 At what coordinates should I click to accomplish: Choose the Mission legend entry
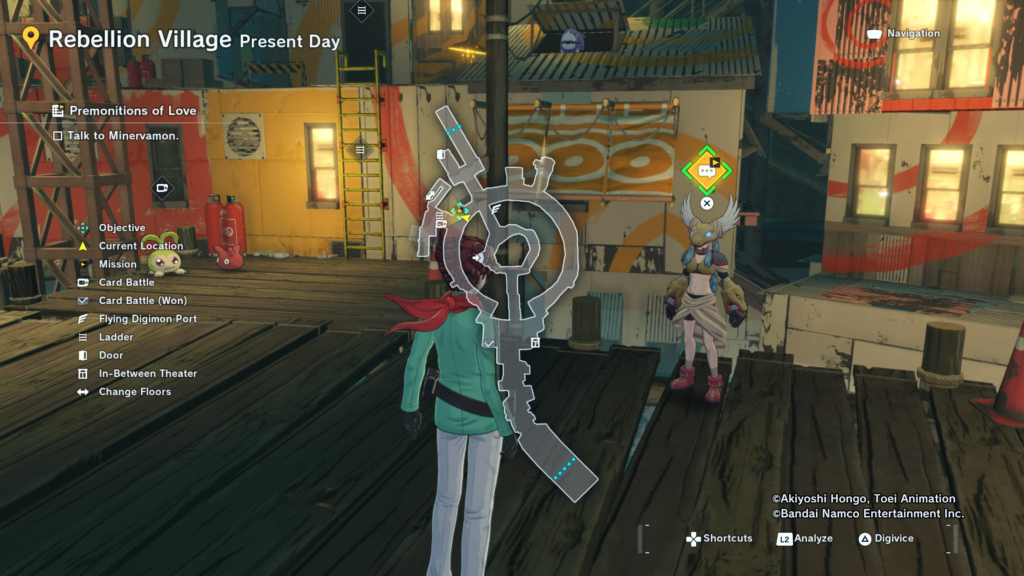(x=117, y=264)
